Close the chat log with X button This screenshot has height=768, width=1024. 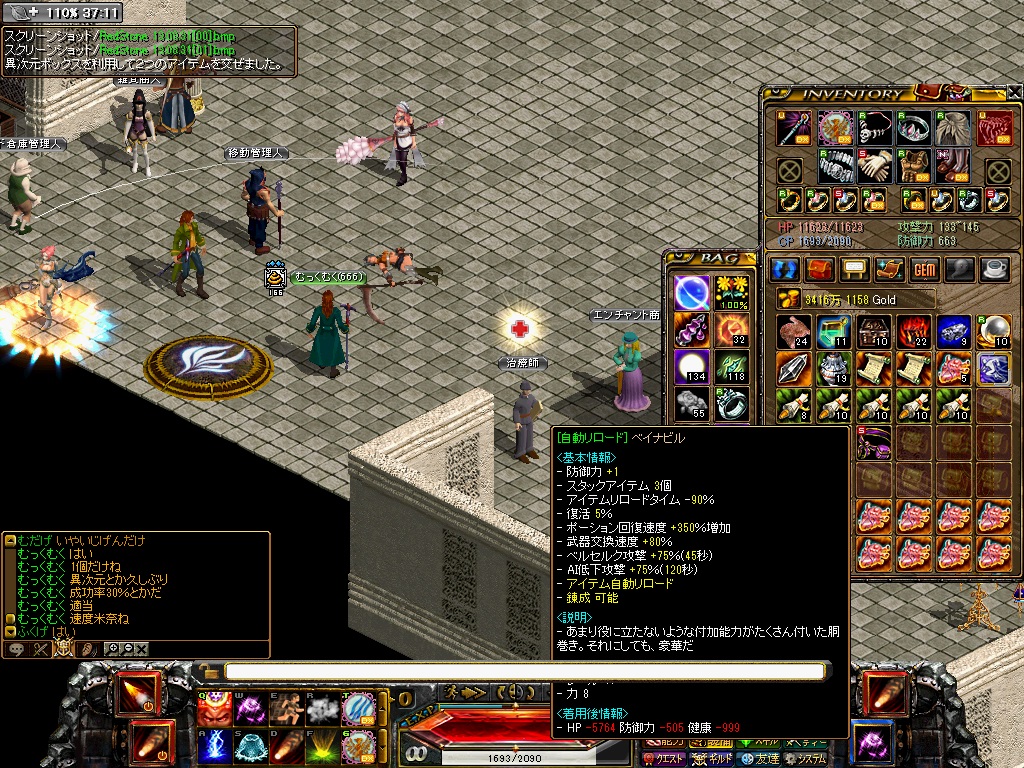click(142, 649)
